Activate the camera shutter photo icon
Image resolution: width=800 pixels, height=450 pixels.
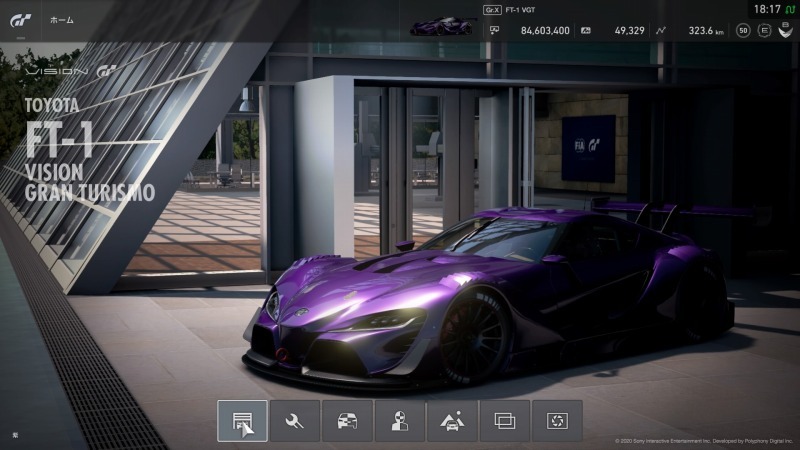pyautogui.click(x=557, y=421)
